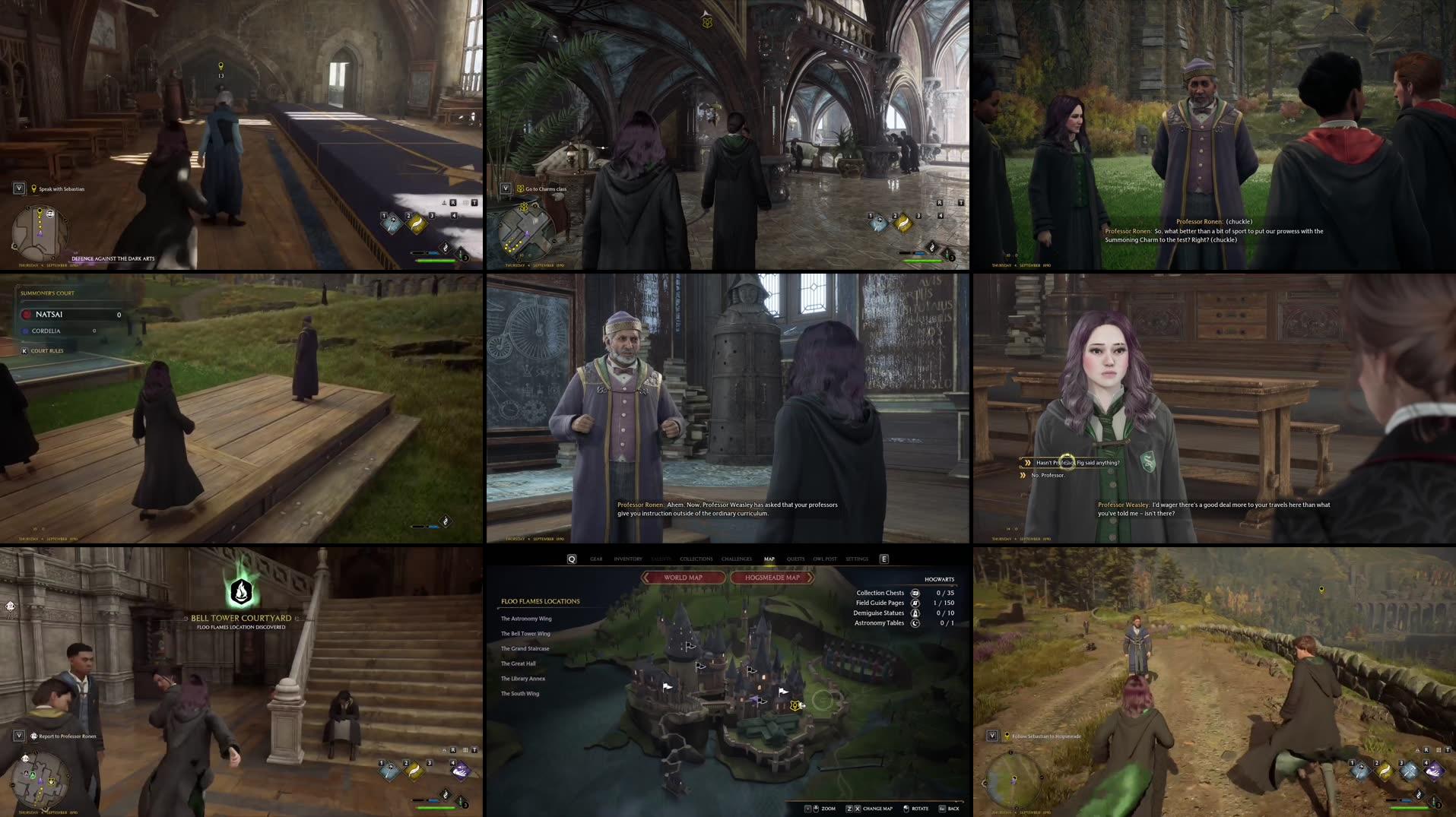Click the Field Guide Pages icon
Image resolution: width=1456 pixels, height=817 pixels.
pyautogui.click(x=915, y=603)
